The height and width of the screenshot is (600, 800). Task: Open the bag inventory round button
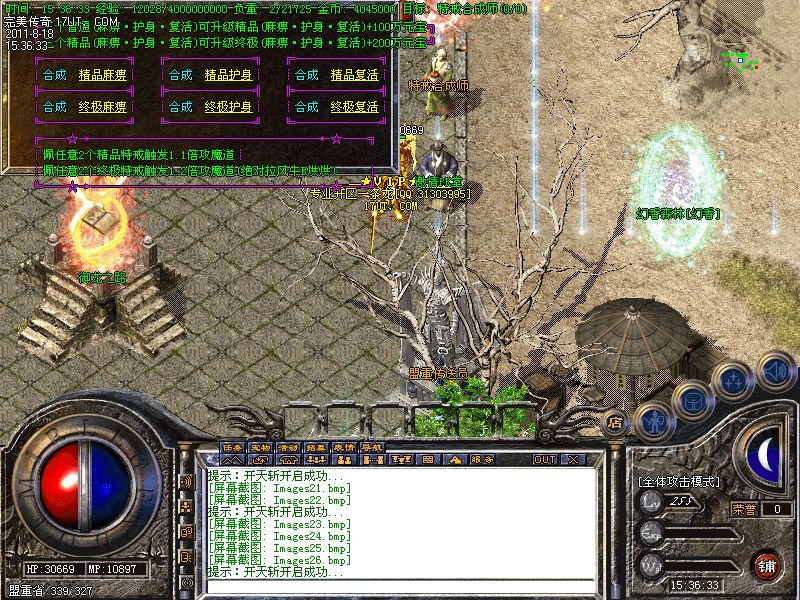point(692,401)
